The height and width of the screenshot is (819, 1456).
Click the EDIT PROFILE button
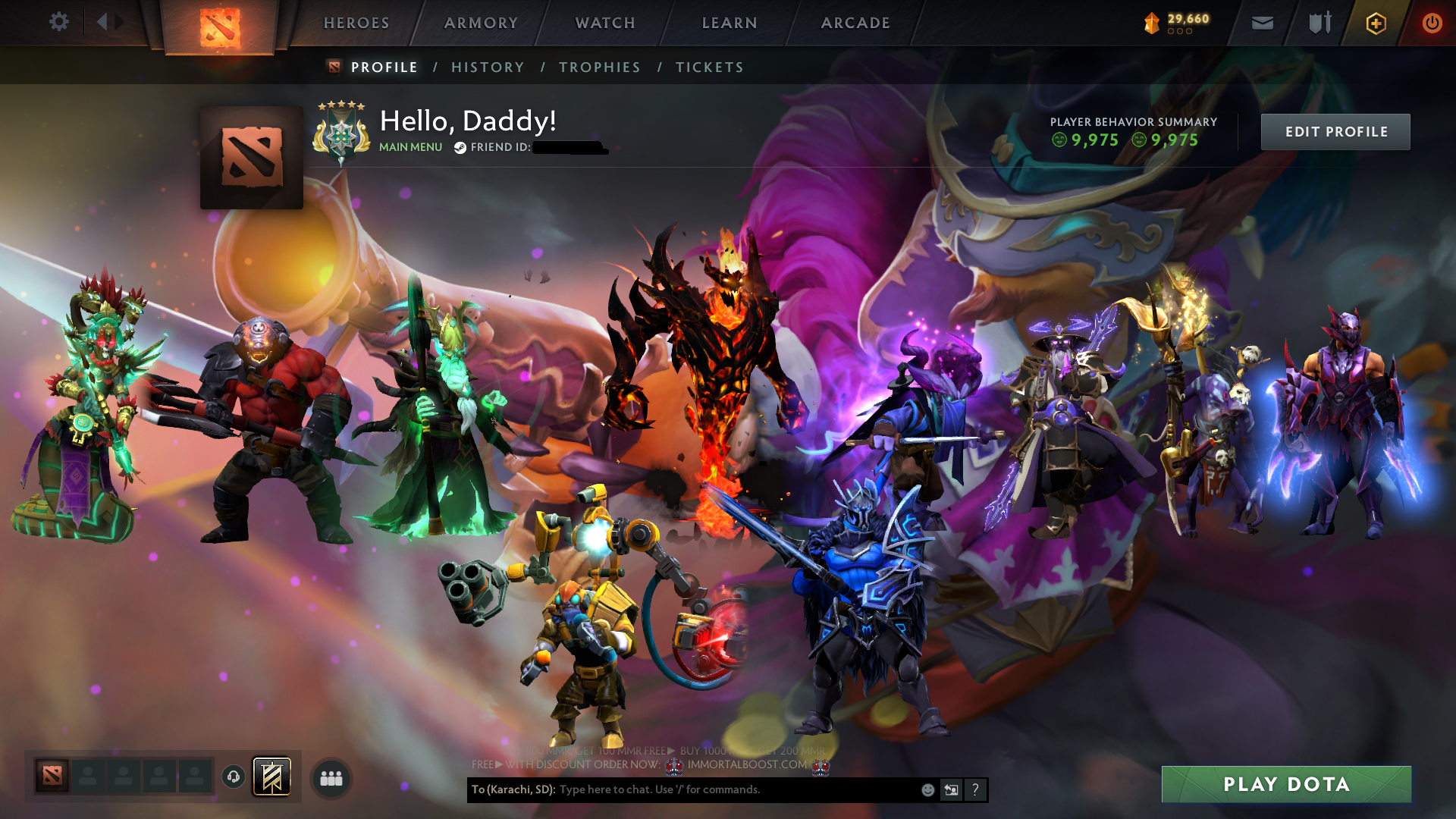click(1335, 131)
